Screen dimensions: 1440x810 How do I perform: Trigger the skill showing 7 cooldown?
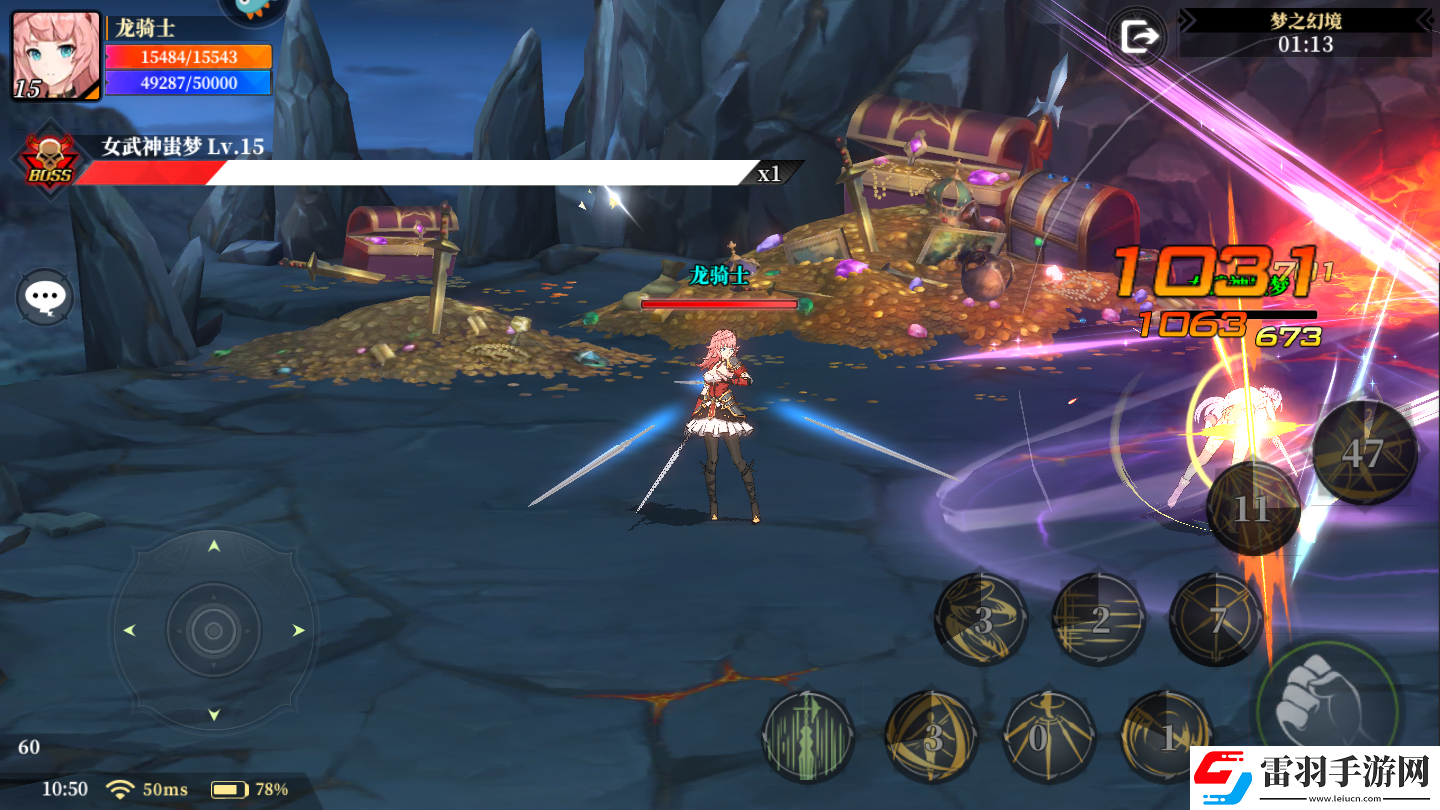point(1216,620)
